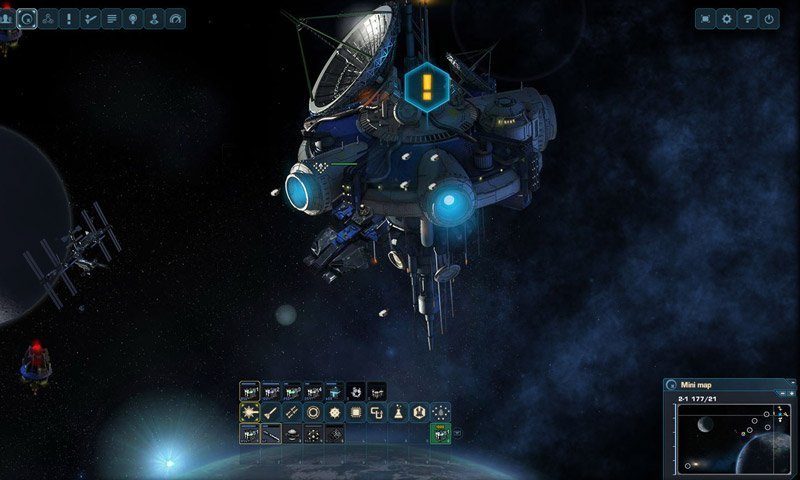Open the speed gauge panel
This screenshot has width=800, height=480.
176,18
